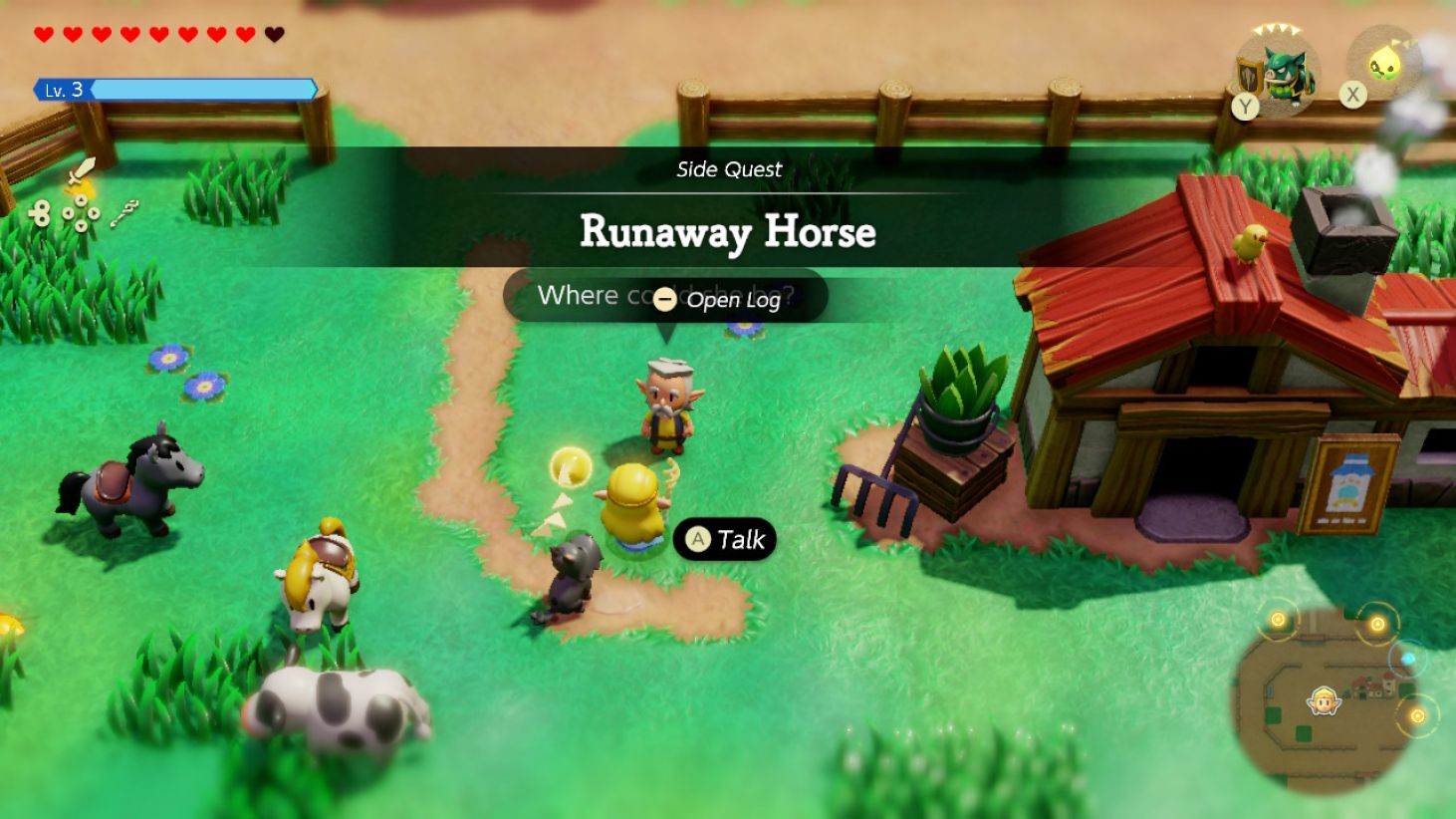Click the minus button symbol beside Open Log

(x=662, y=300)
